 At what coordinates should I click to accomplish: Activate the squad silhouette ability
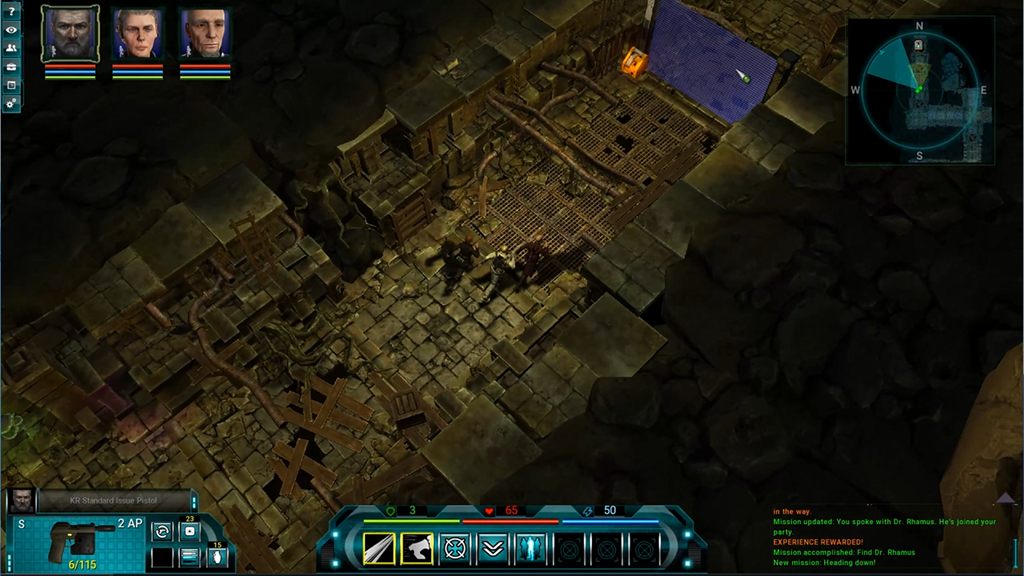530,548
